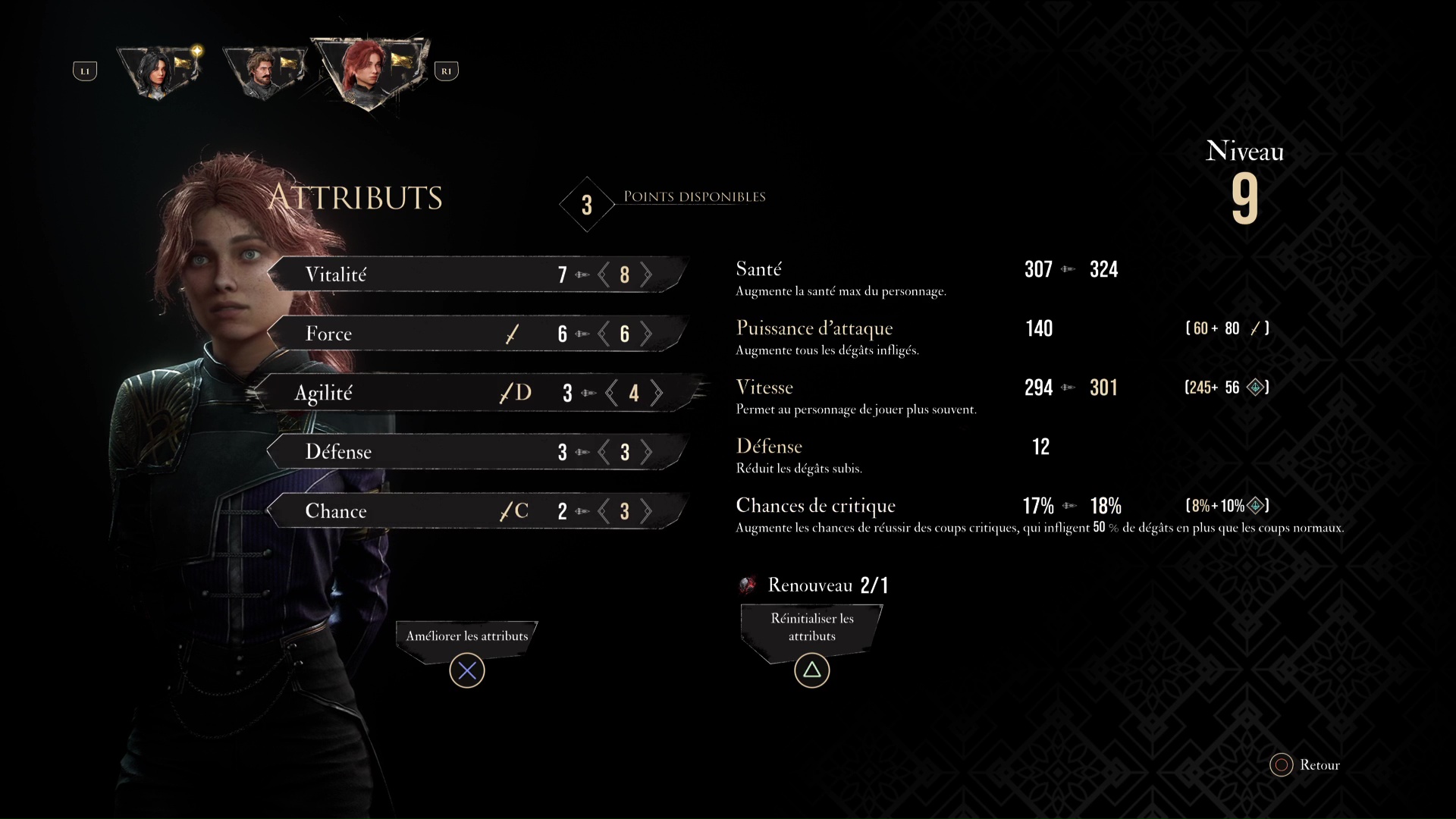
Task: Increase Vitalité with its right arrow
Action: (646, 275)
